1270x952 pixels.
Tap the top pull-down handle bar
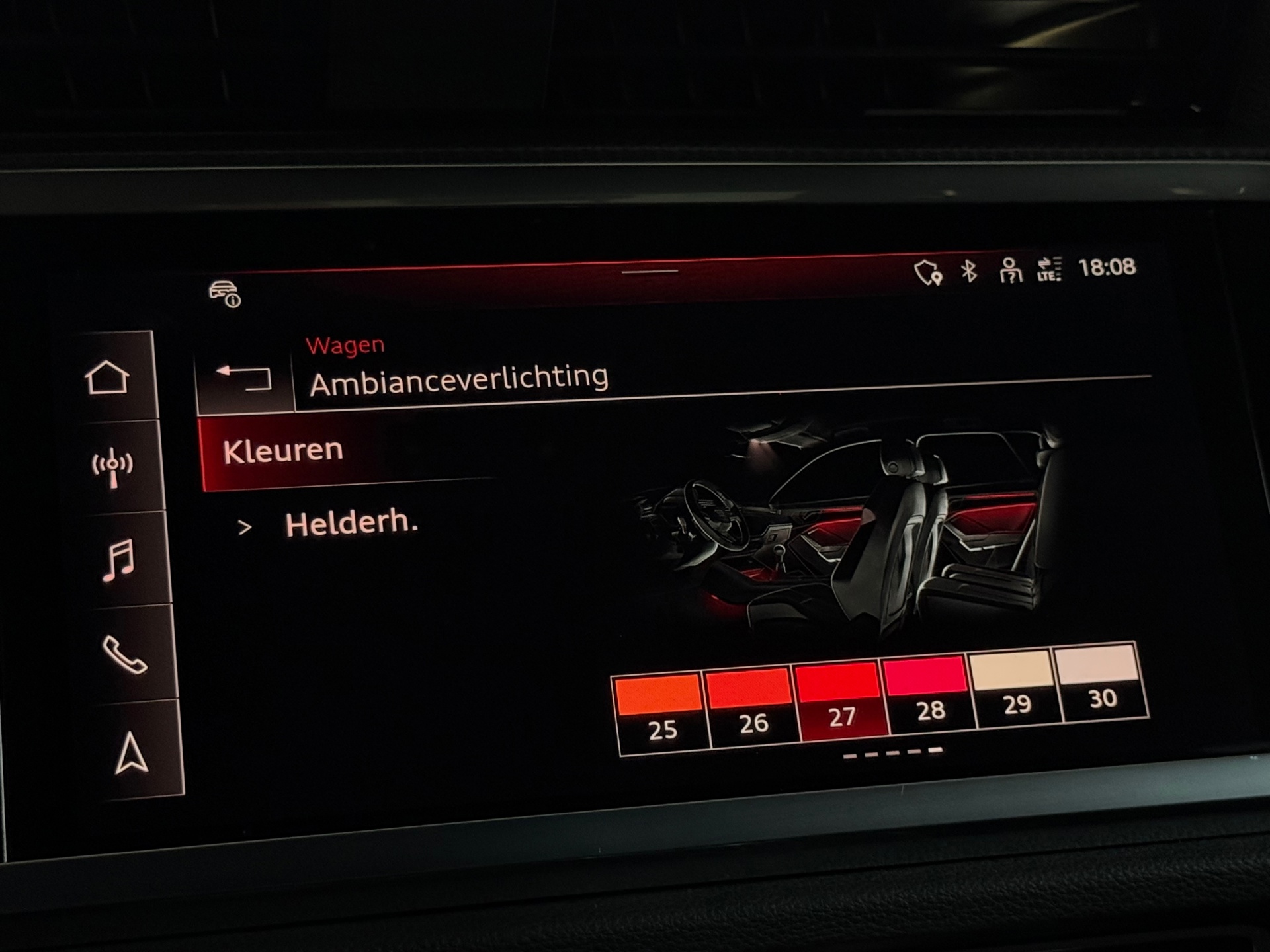[x=650, y=271]
